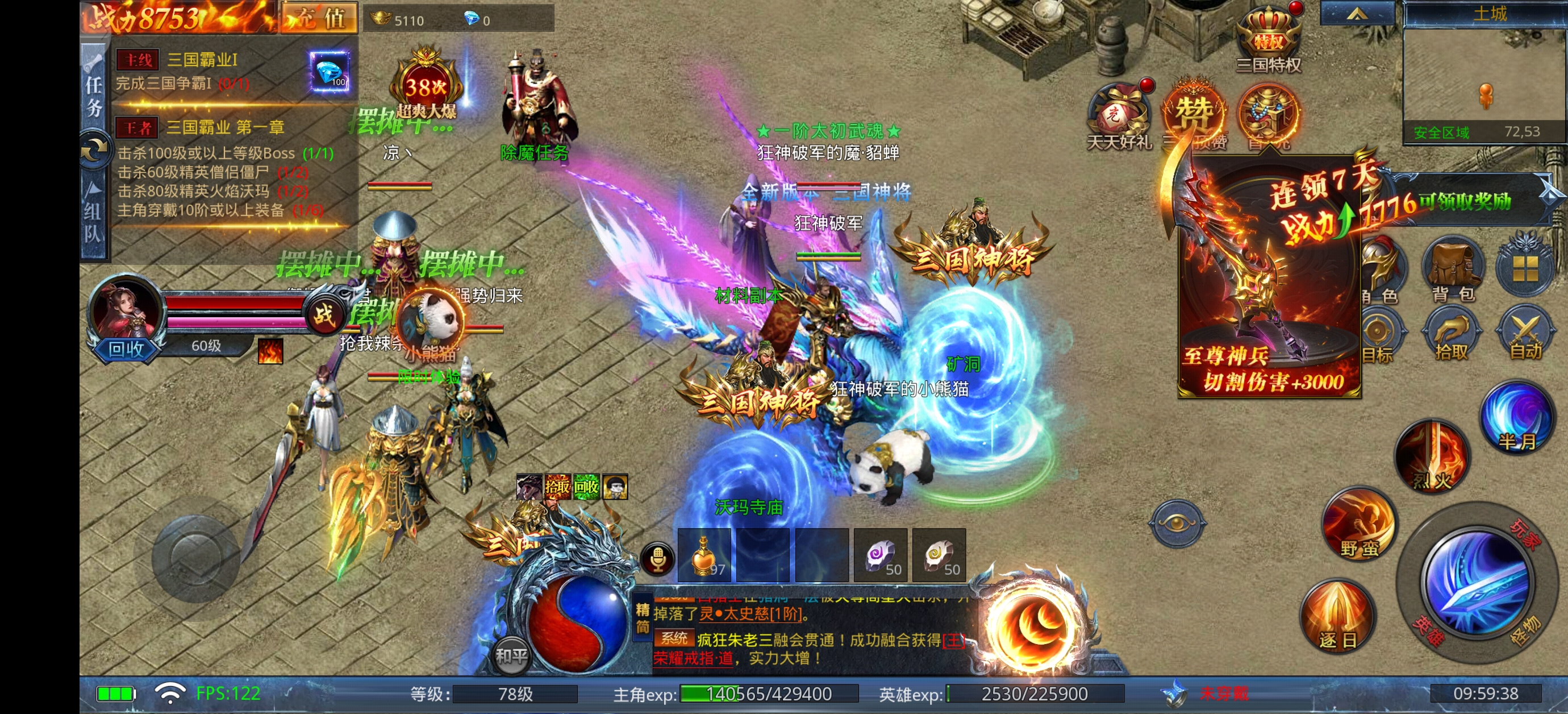Viewport: 1568px width, 714px height.
Task: Collapse the top icons with arrow button
Action: 1357,14
